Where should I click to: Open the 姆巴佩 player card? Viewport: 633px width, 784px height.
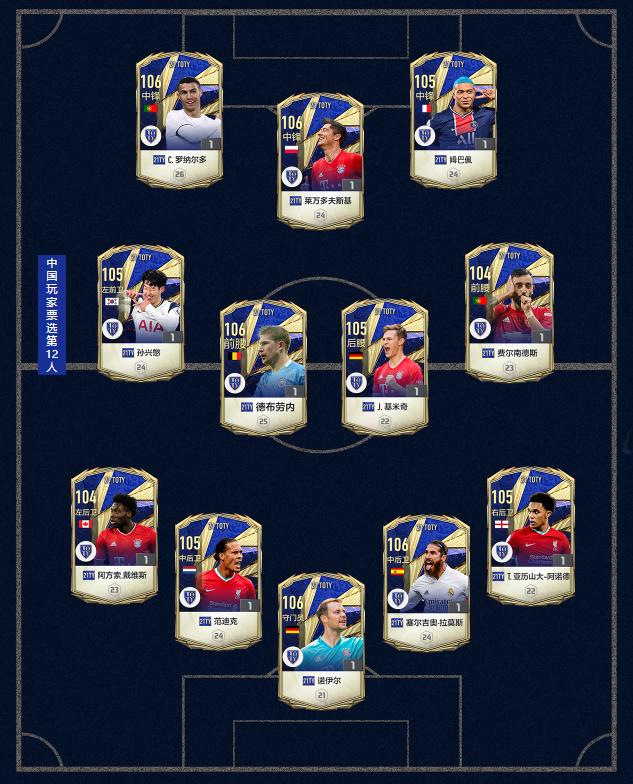453,120
